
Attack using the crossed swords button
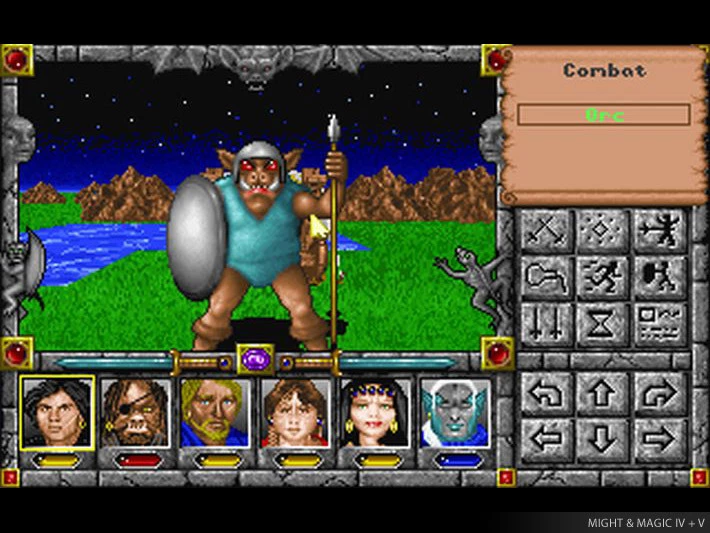coord(547,231)
